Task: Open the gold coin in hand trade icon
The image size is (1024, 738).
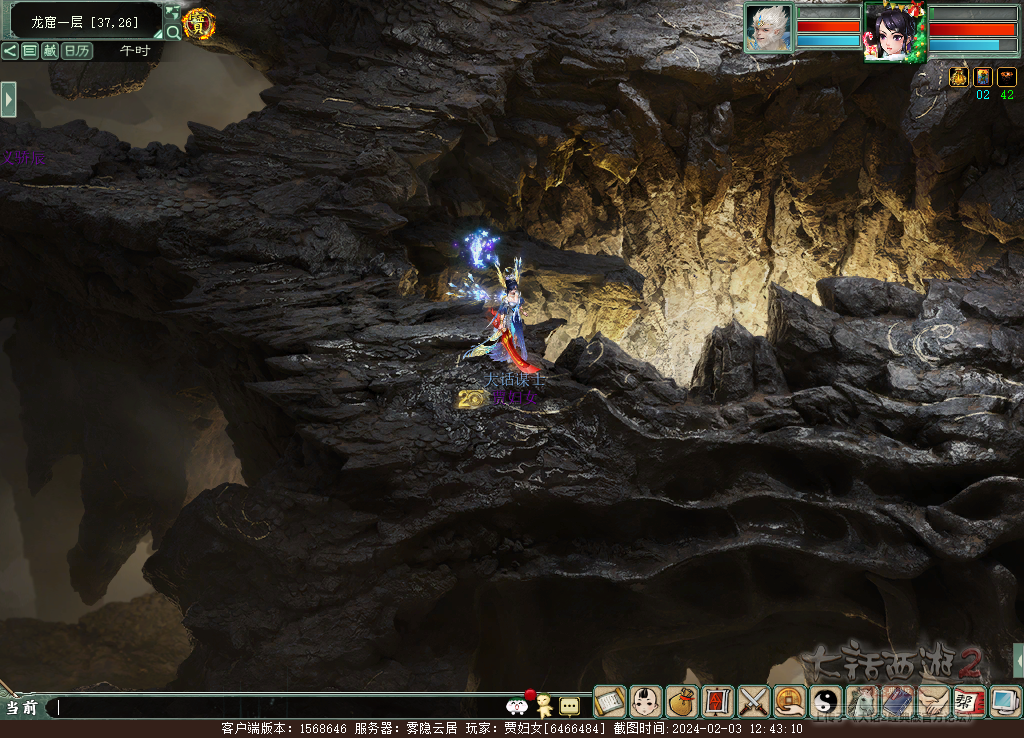Action: point(790,701)
